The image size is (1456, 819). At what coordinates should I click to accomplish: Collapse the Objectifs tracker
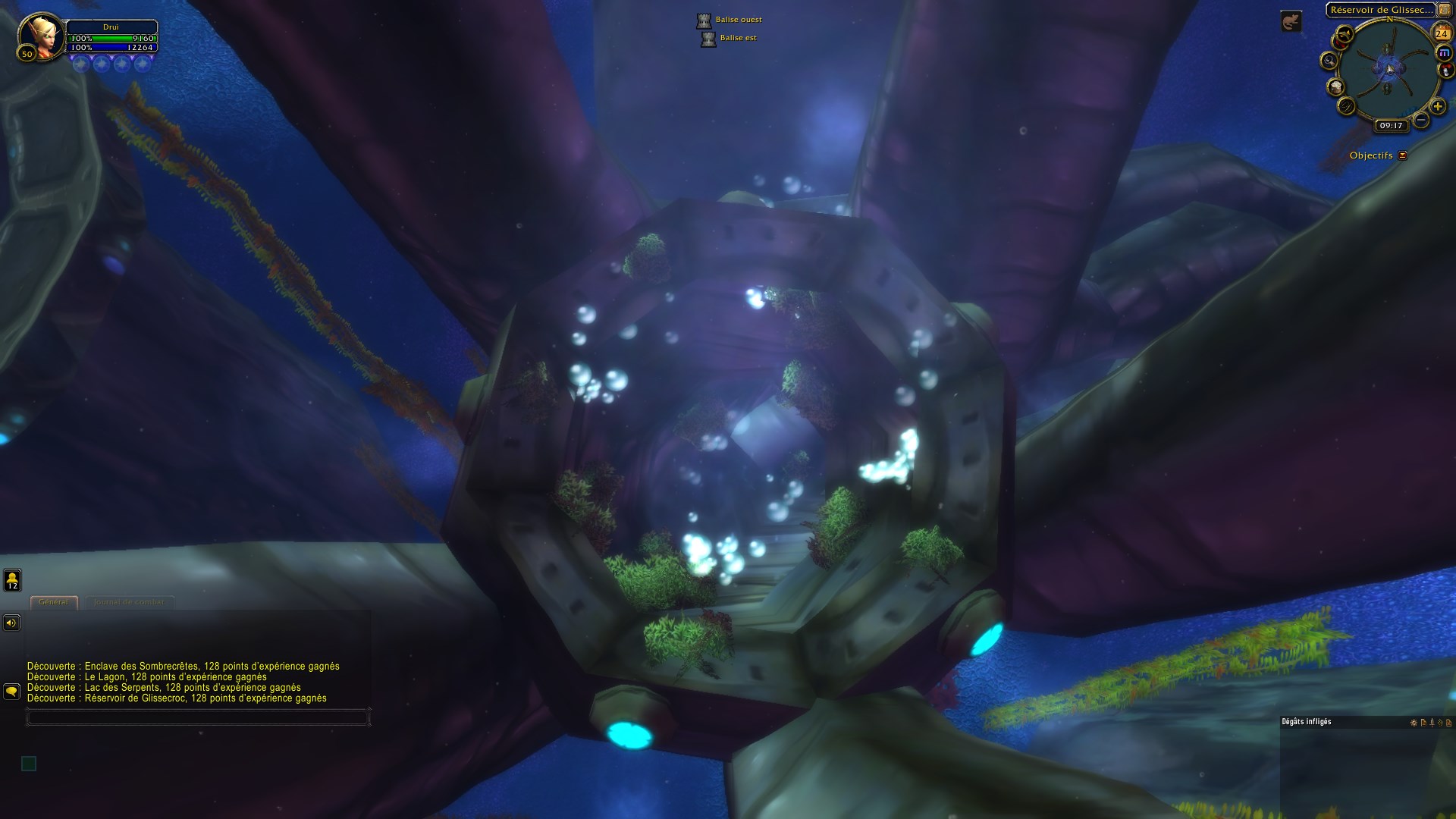[1402, 155]
